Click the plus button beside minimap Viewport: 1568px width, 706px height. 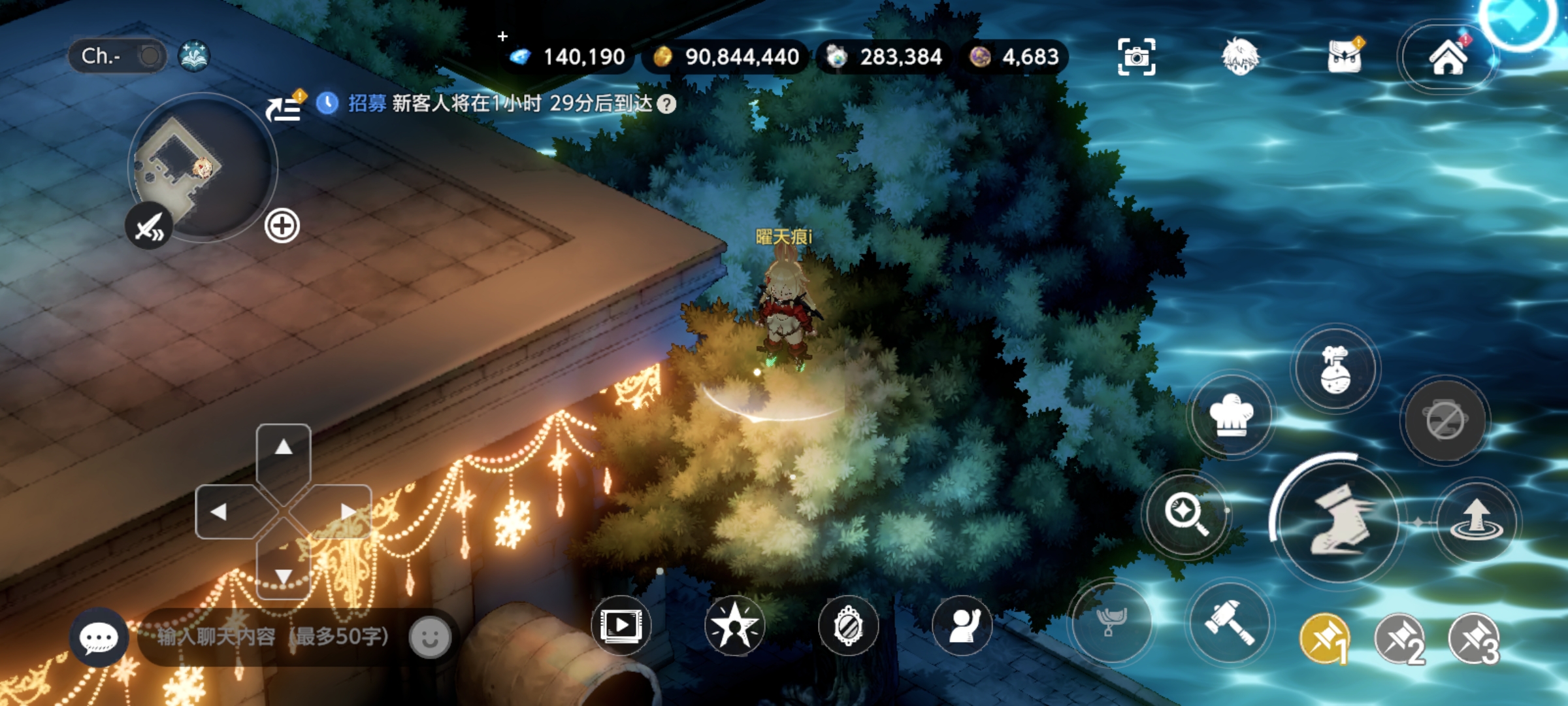click(282, 226)
